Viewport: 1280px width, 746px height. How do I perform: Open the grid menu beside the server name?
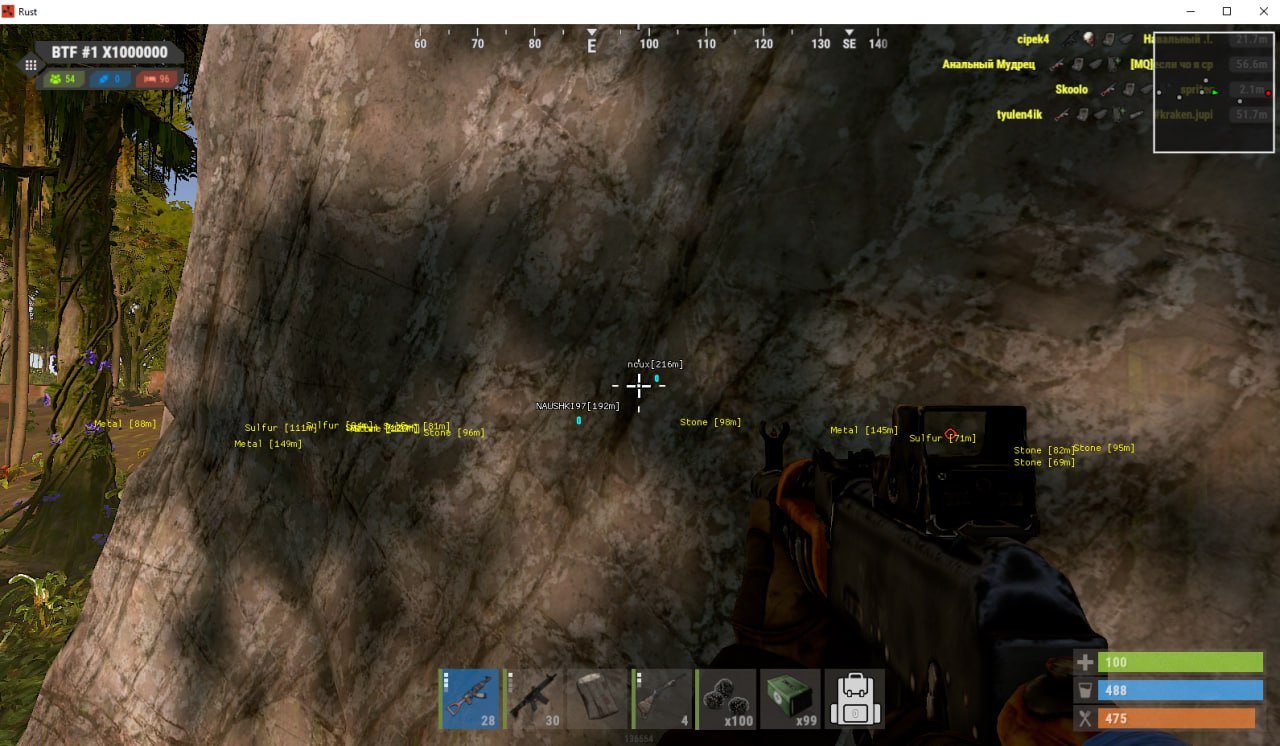[x=31, y=64]
